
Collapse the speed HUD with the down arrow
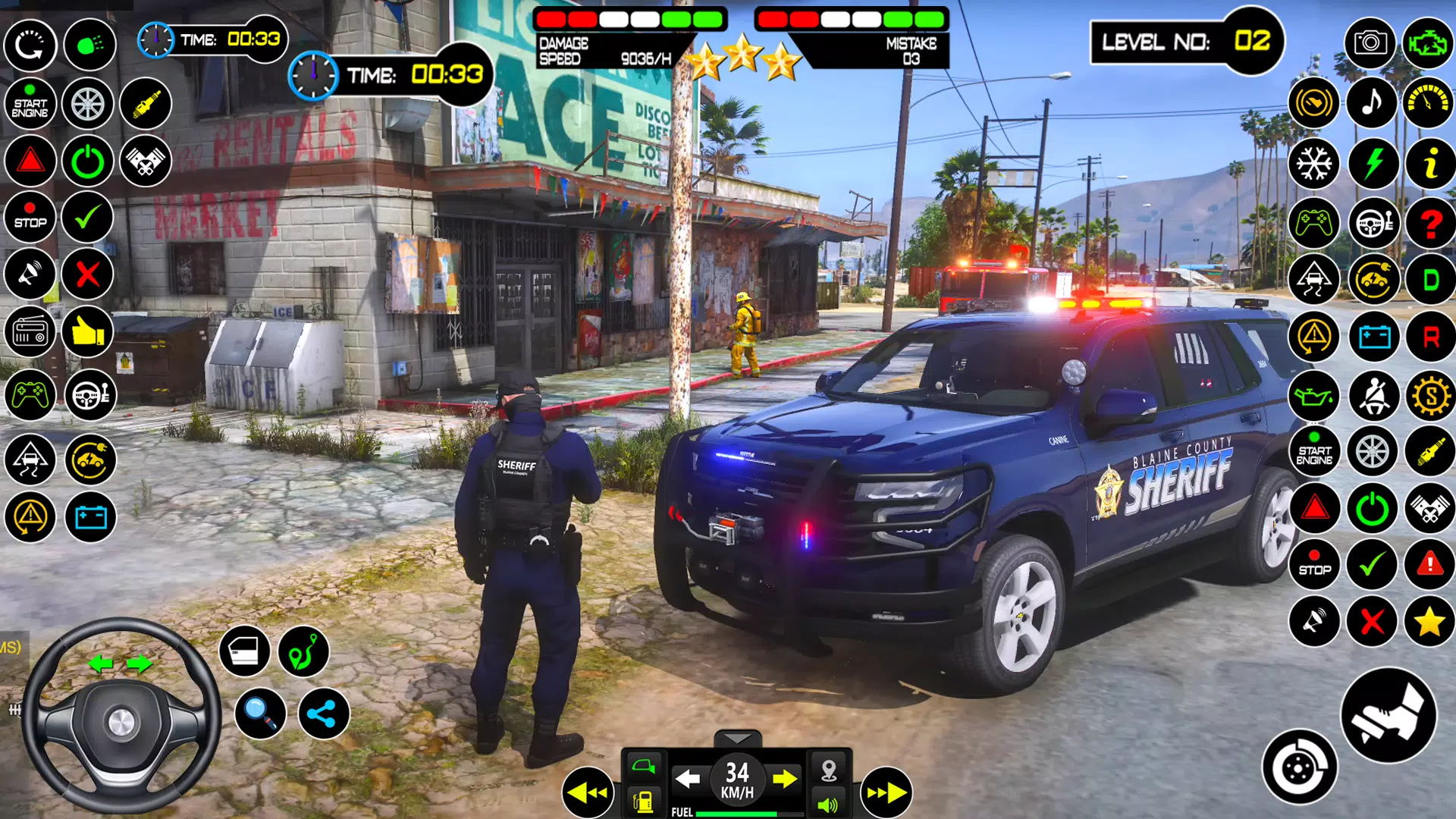tap(737, 737)
